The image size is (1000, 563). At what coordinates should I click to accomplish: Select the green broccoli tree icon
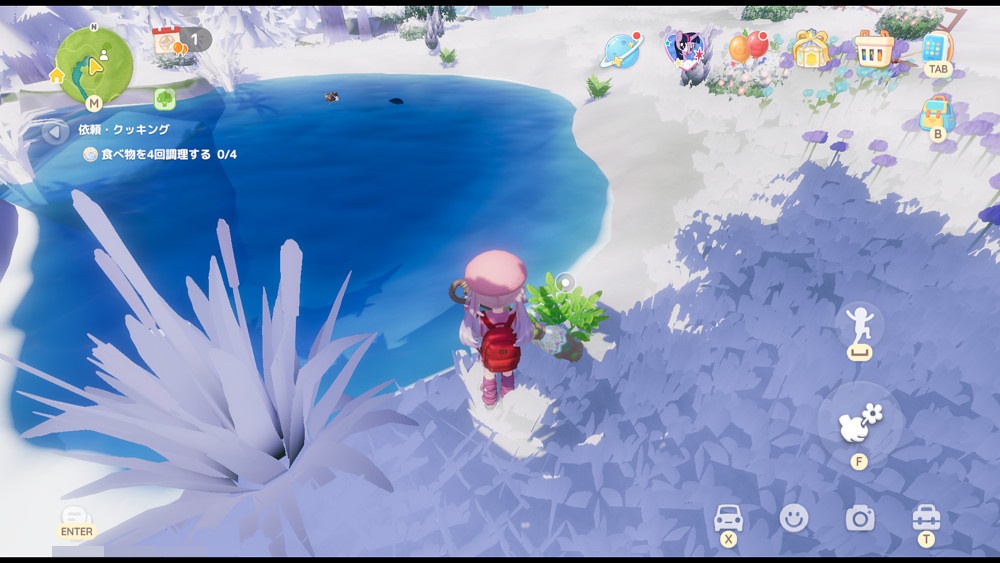(165, 98)
